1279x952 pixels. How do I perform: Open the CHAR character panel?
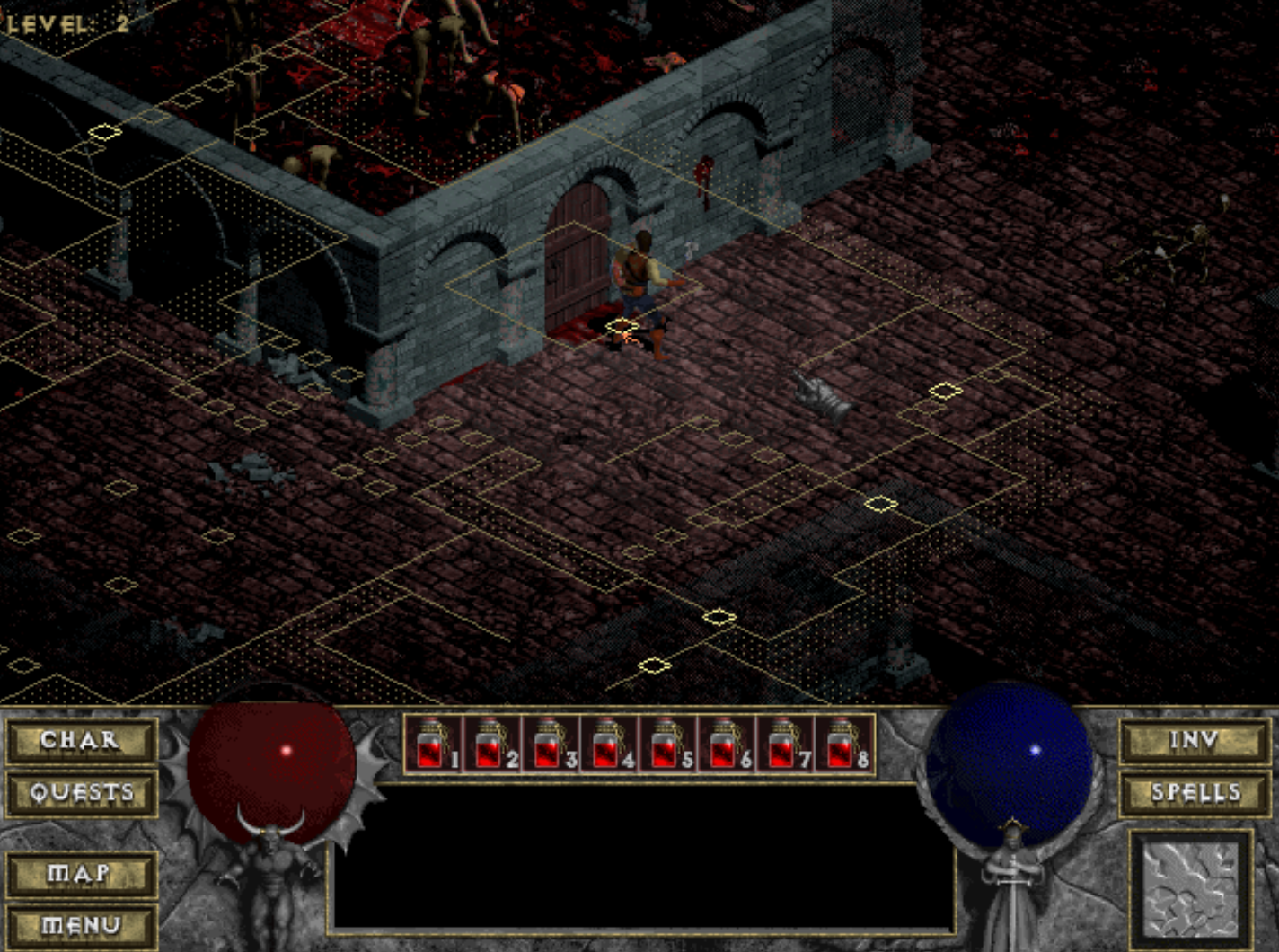[80, 741]
